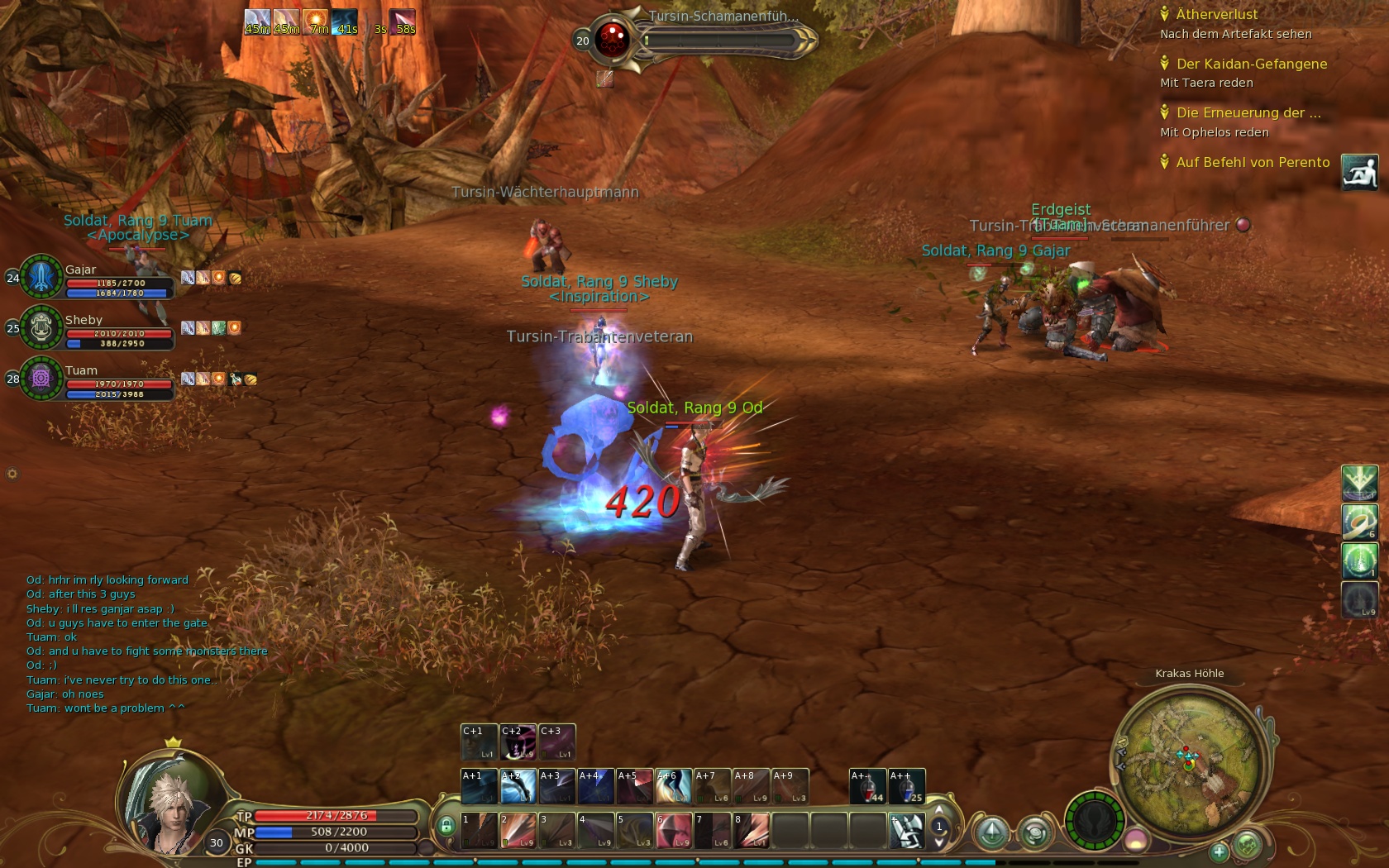1389x868 pixels.
Task: Activate the red skill in hotbar slot 6
Action: 673,831
